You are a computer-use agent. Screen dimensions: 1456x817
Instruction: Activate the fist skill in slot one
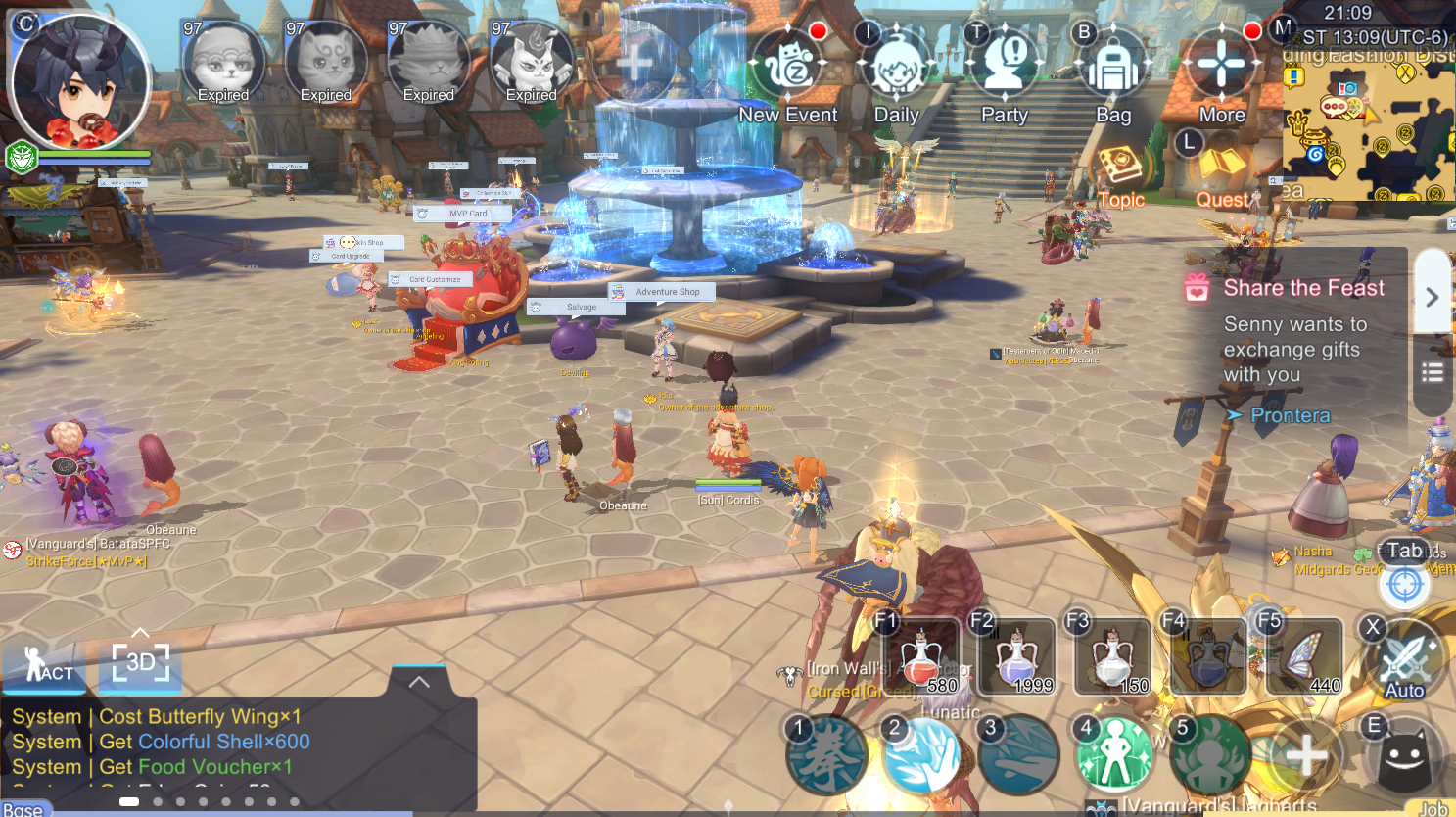(826, 756)
